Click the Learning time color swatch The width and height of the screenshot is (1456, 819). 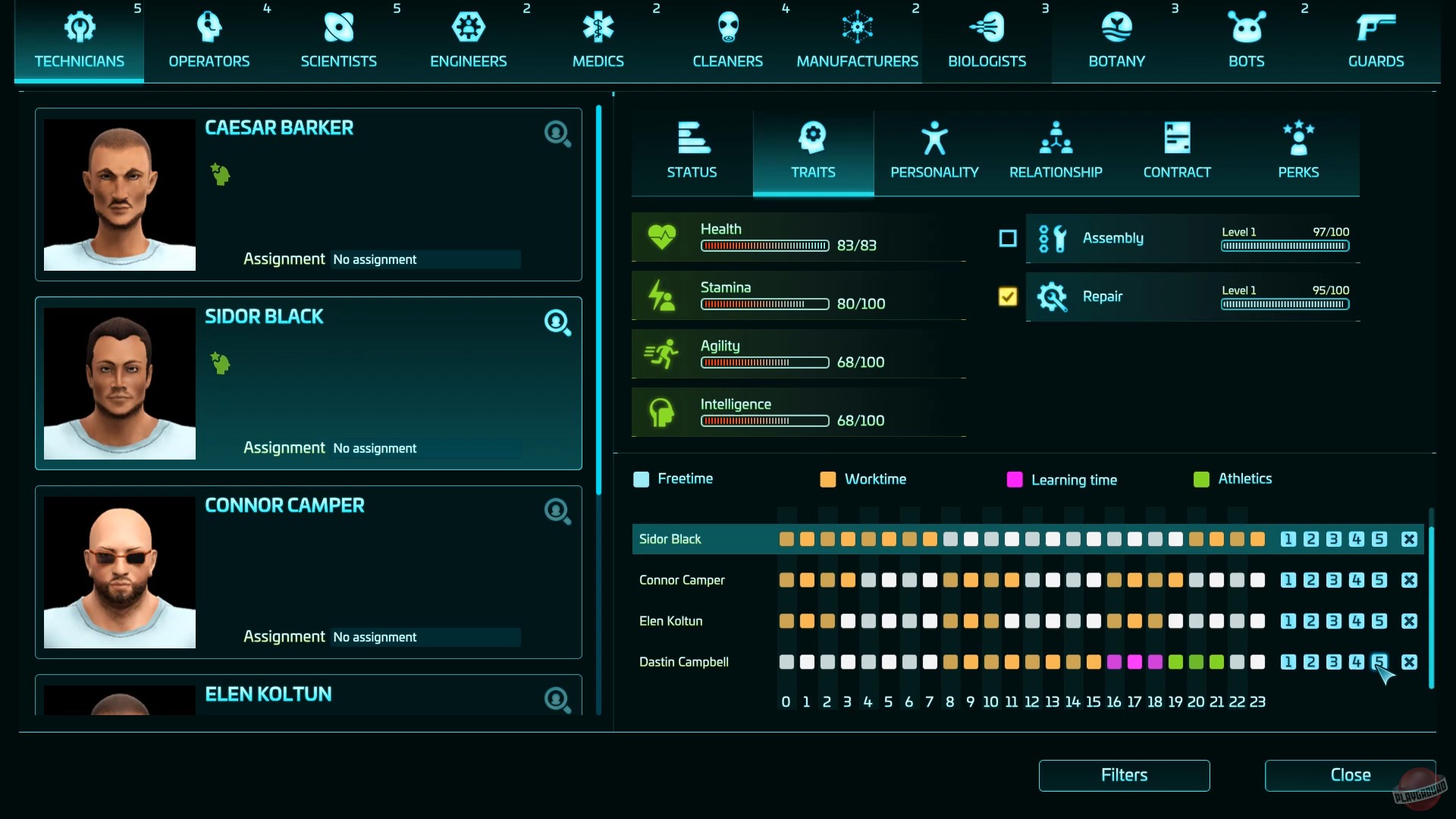(x=1015, y=479)
